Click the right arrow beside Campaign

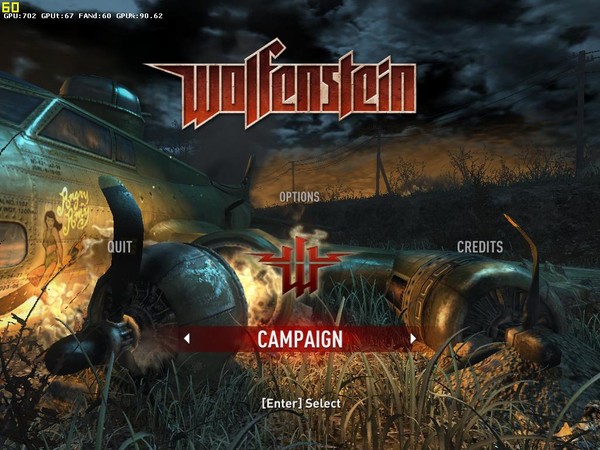tap(413, 339)
